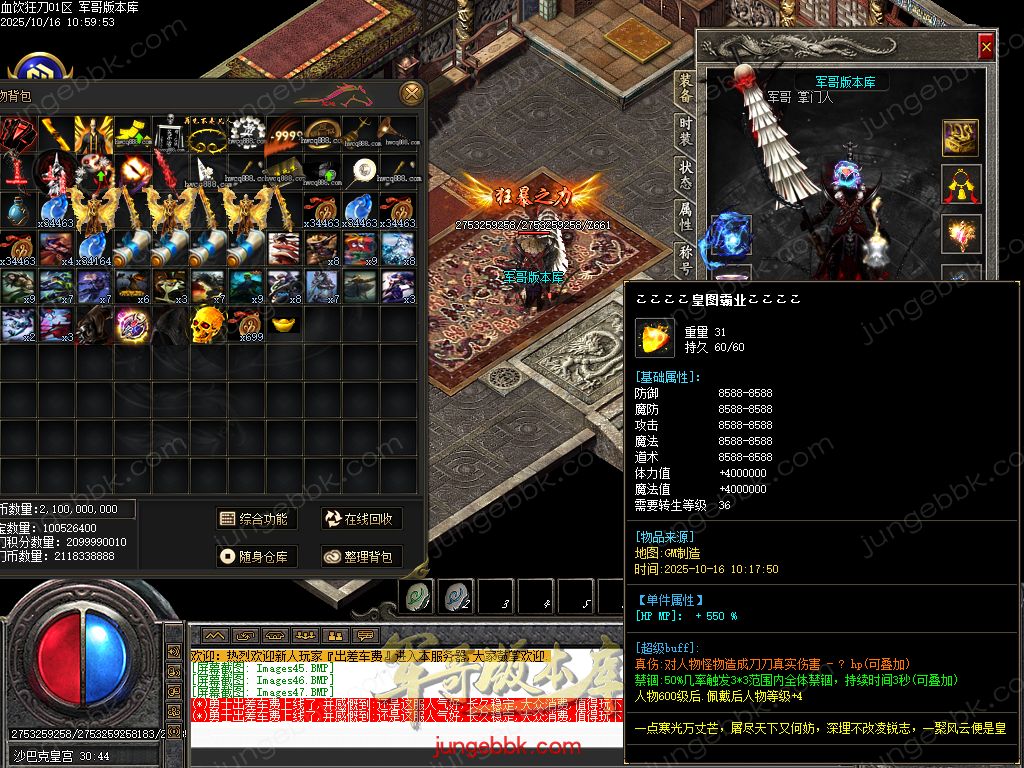Image resolution: width=1024 pixels, height=768 pixels.
Task: Show the 属性 attributes tab
Action: pos(685,213)
